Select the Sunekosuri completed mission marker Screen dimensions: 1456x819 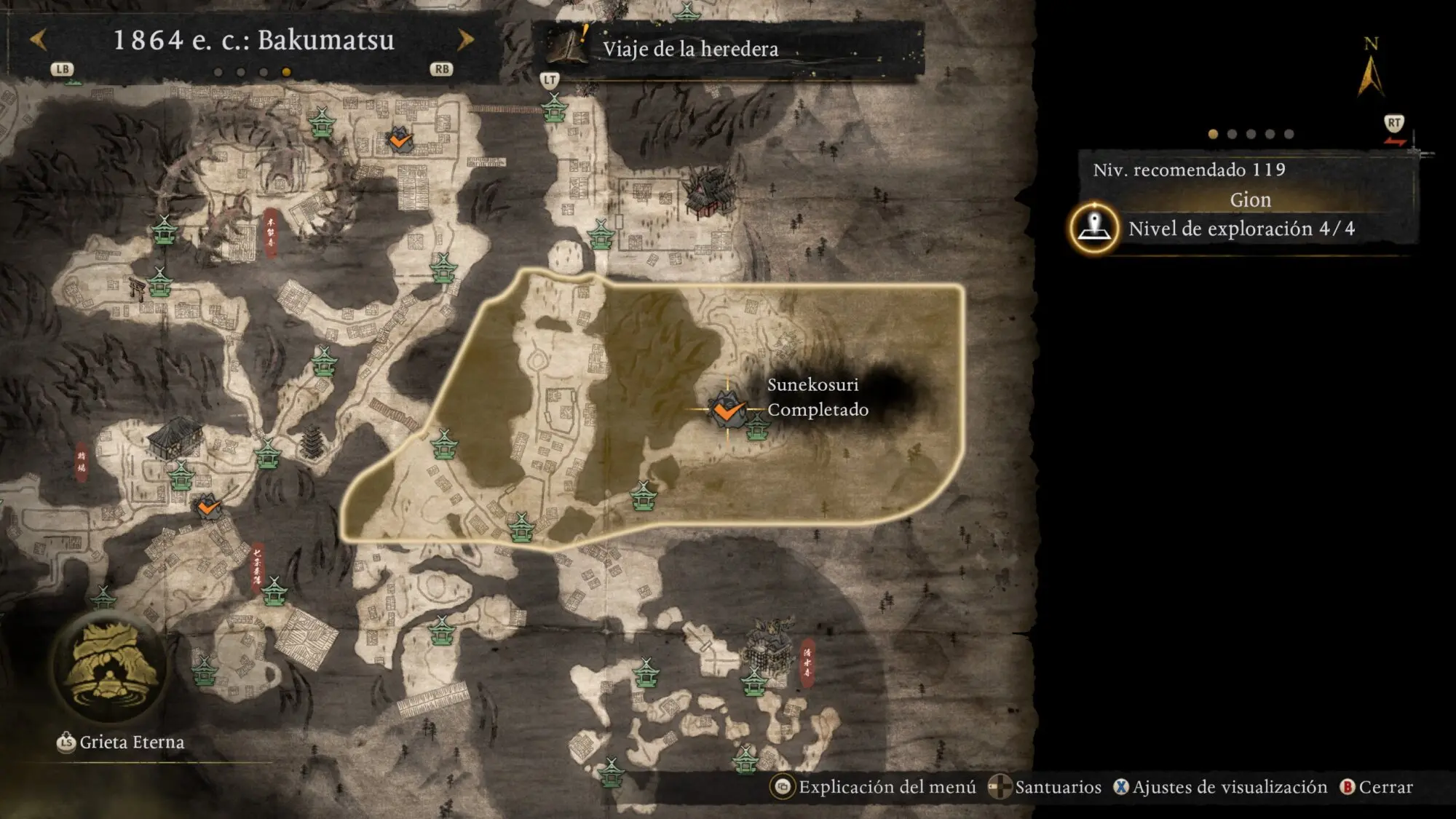[x=727, y=411]
